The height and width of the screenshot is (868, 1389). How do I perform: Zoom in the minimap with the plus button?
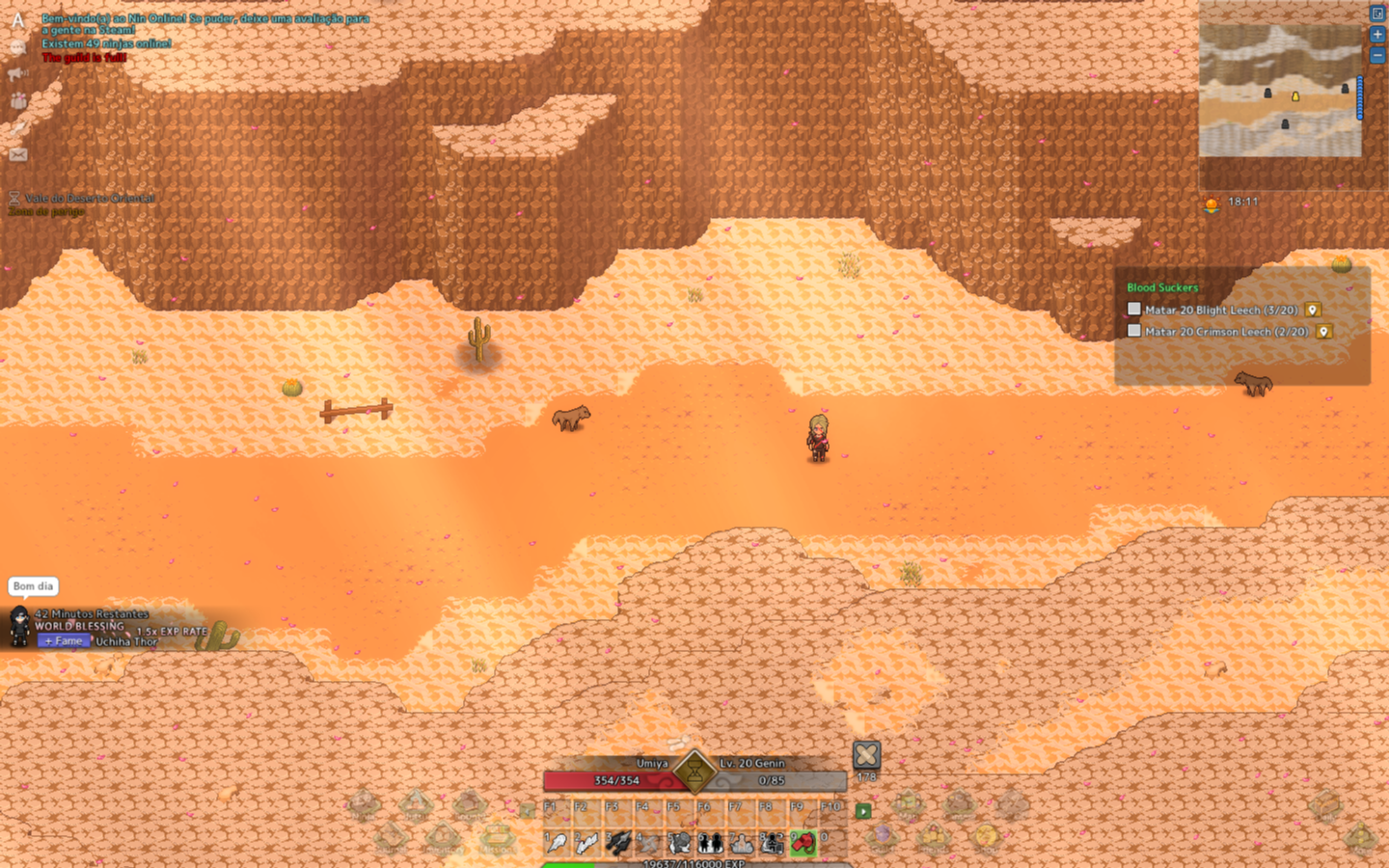click(1377, 35)
